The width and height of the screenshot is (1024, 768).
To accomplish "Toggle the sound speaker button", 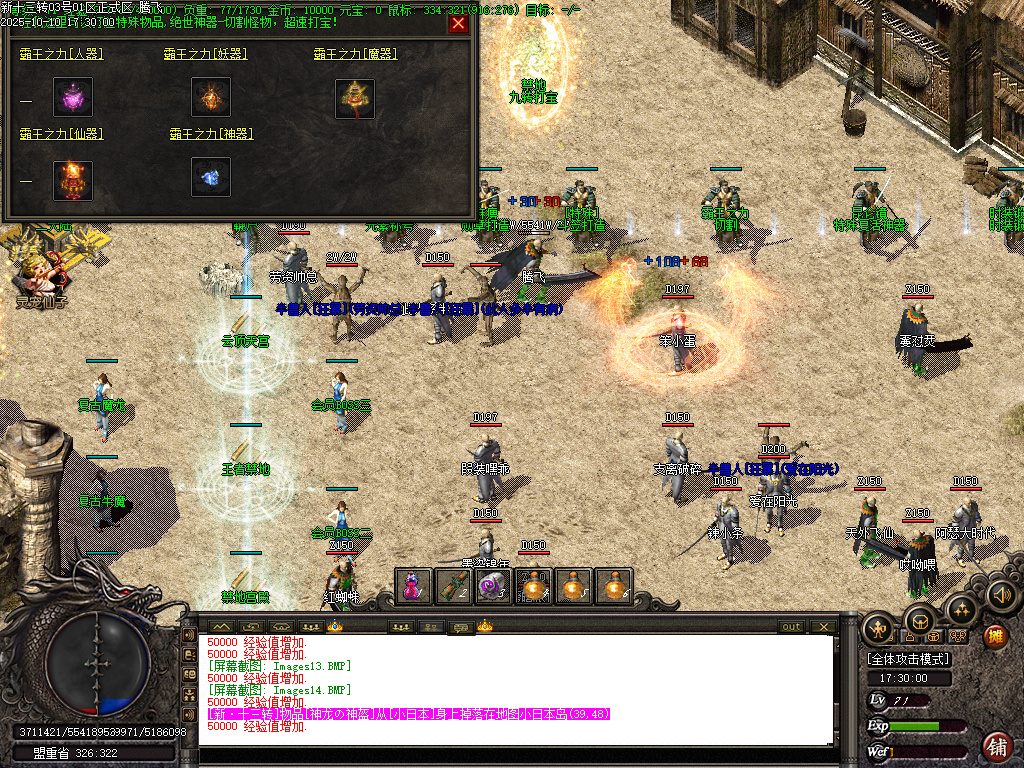I will 1001,596.
